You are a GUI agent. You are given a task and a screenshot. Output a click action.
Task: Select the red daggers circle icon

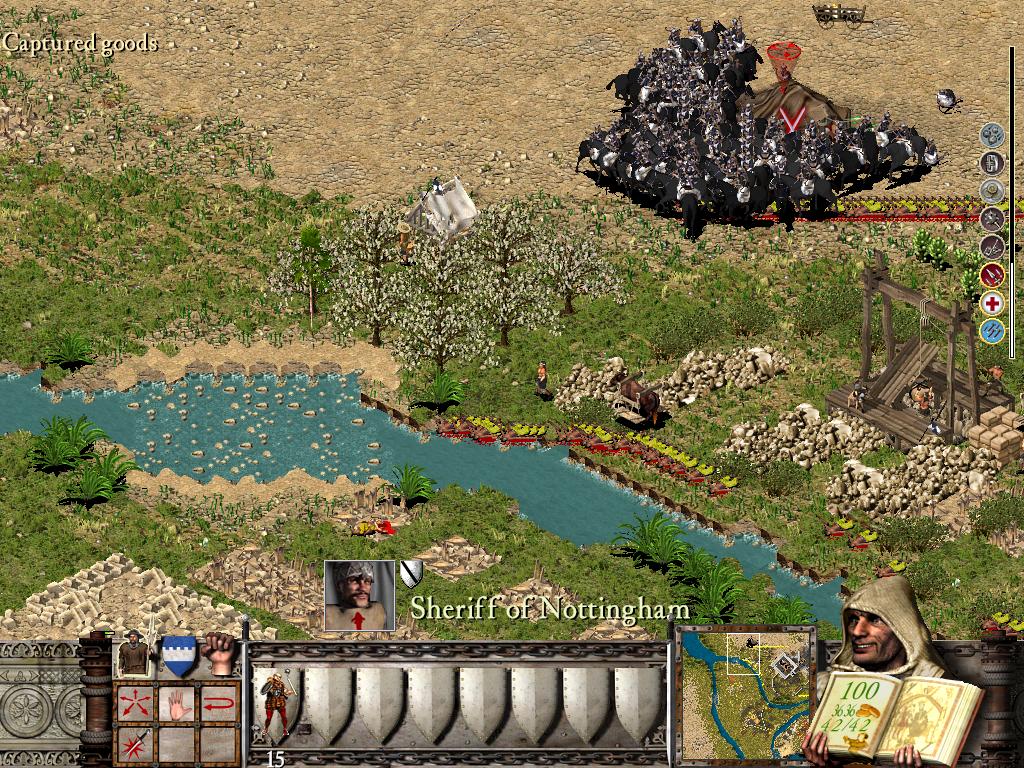[x=992, y=274]
